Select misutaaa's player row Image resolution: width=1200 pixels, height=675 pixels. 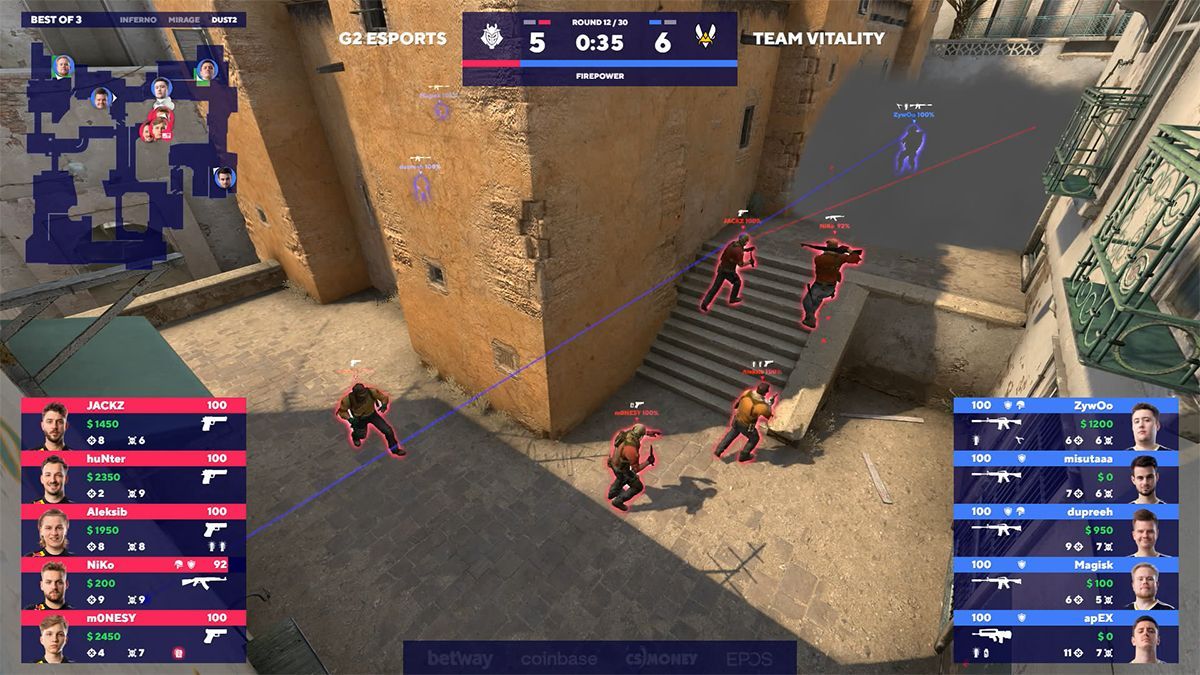[1066, 477]
